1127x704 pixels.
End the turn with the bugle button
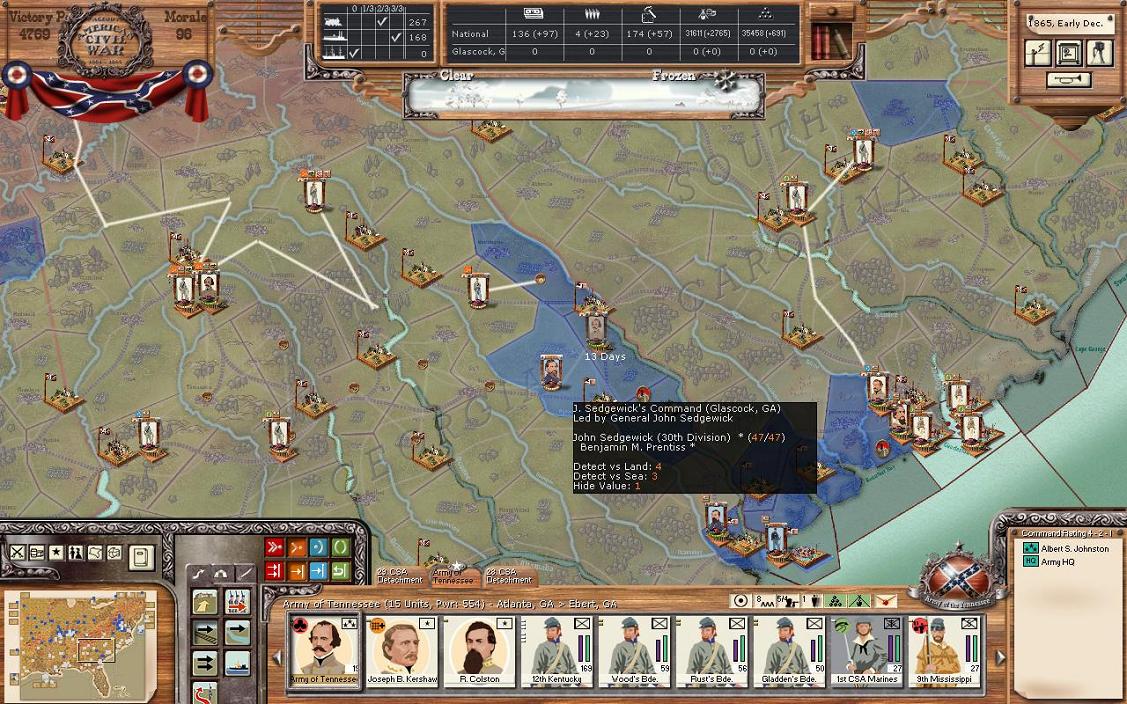1068,80
